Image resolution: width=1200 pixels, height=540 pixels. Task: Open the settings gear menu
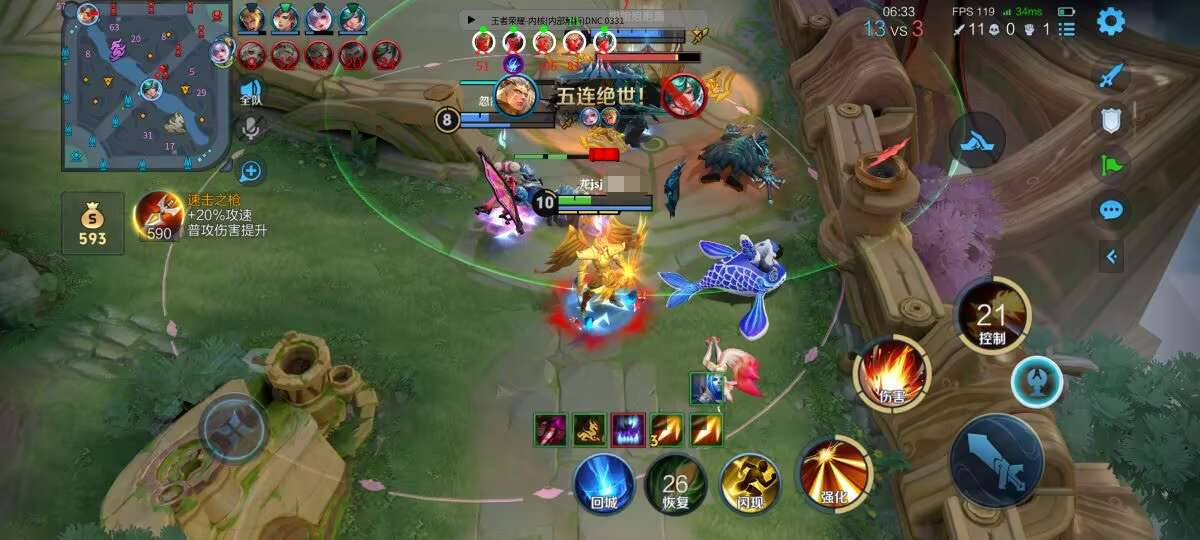click(1111, 22)
